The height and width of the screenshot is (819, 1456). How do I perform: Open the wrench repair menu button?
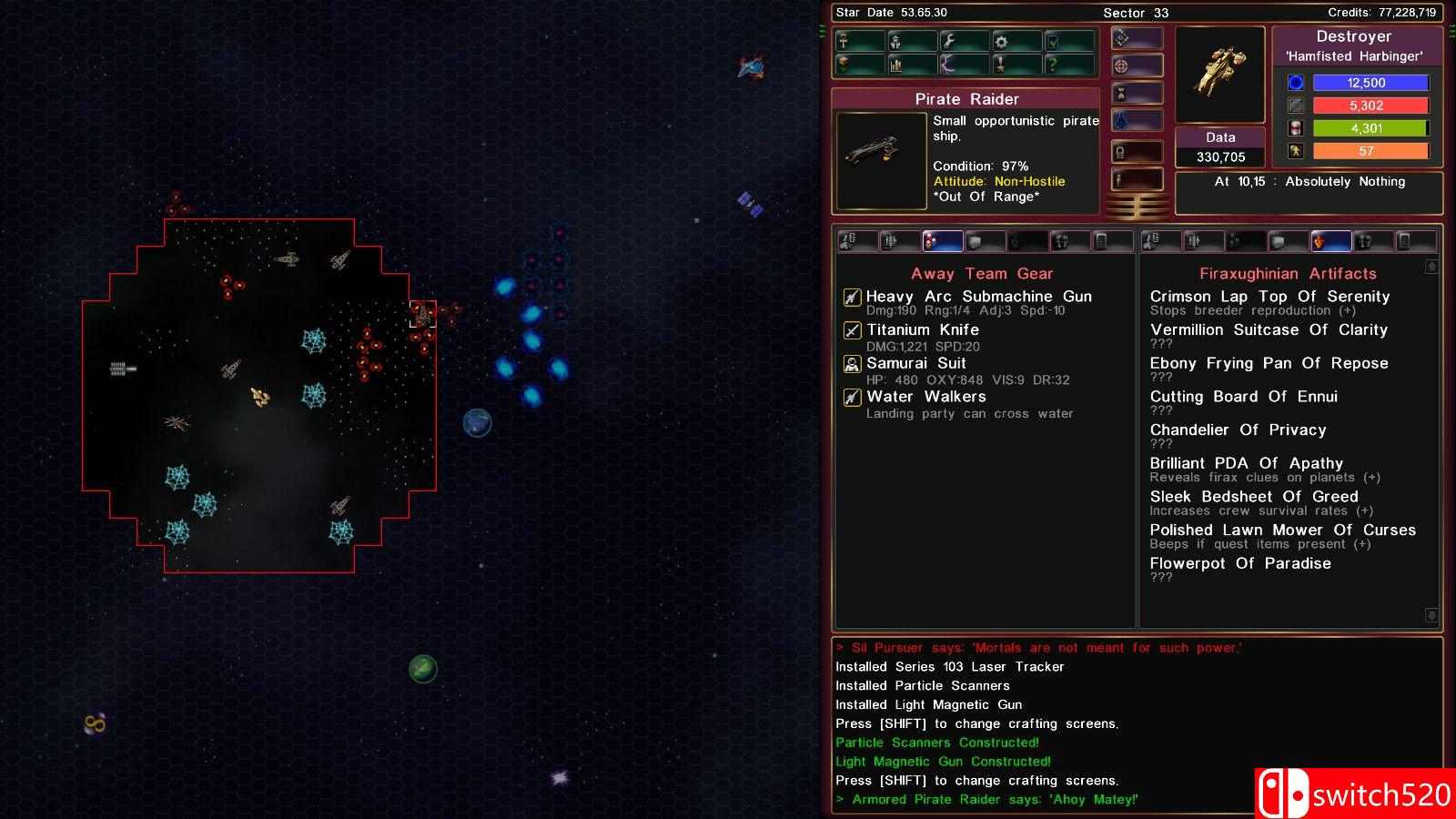pos(965,41)
